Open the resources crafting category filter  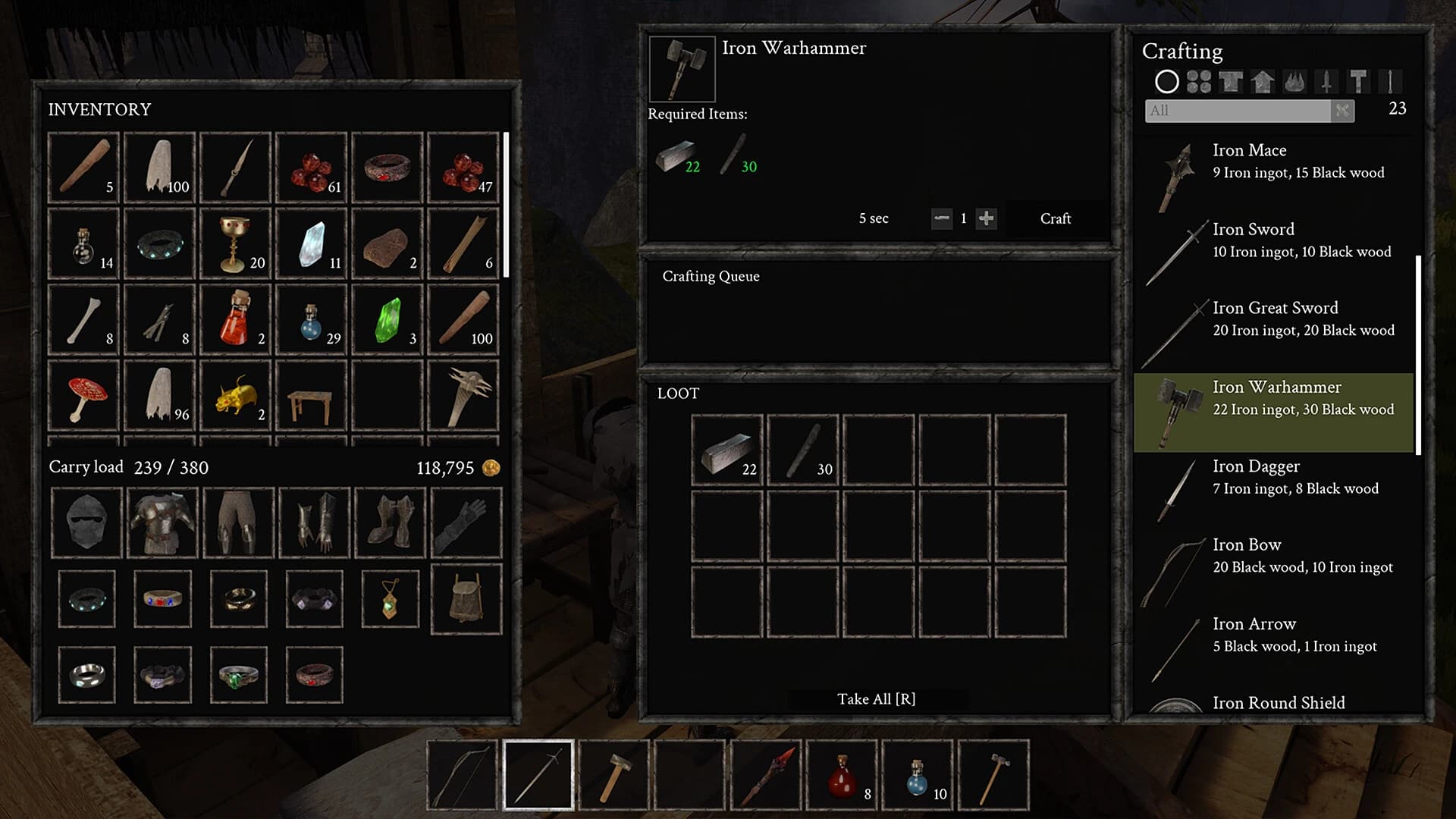(1198, 81)
